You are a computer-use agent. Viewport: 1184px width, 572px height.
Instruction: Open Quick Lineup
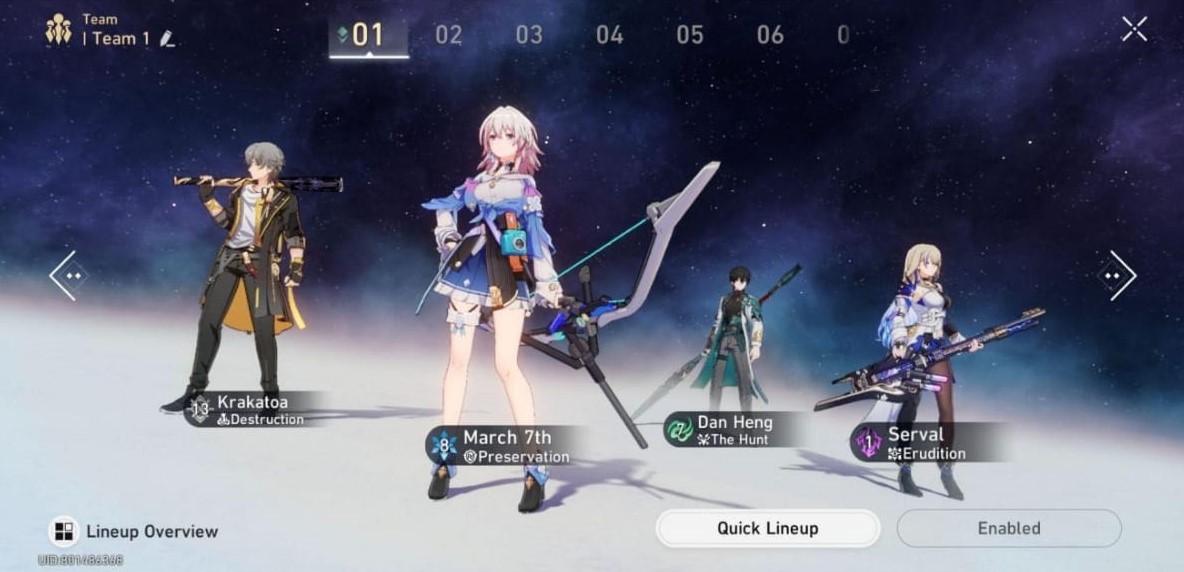tap(767, 528)
